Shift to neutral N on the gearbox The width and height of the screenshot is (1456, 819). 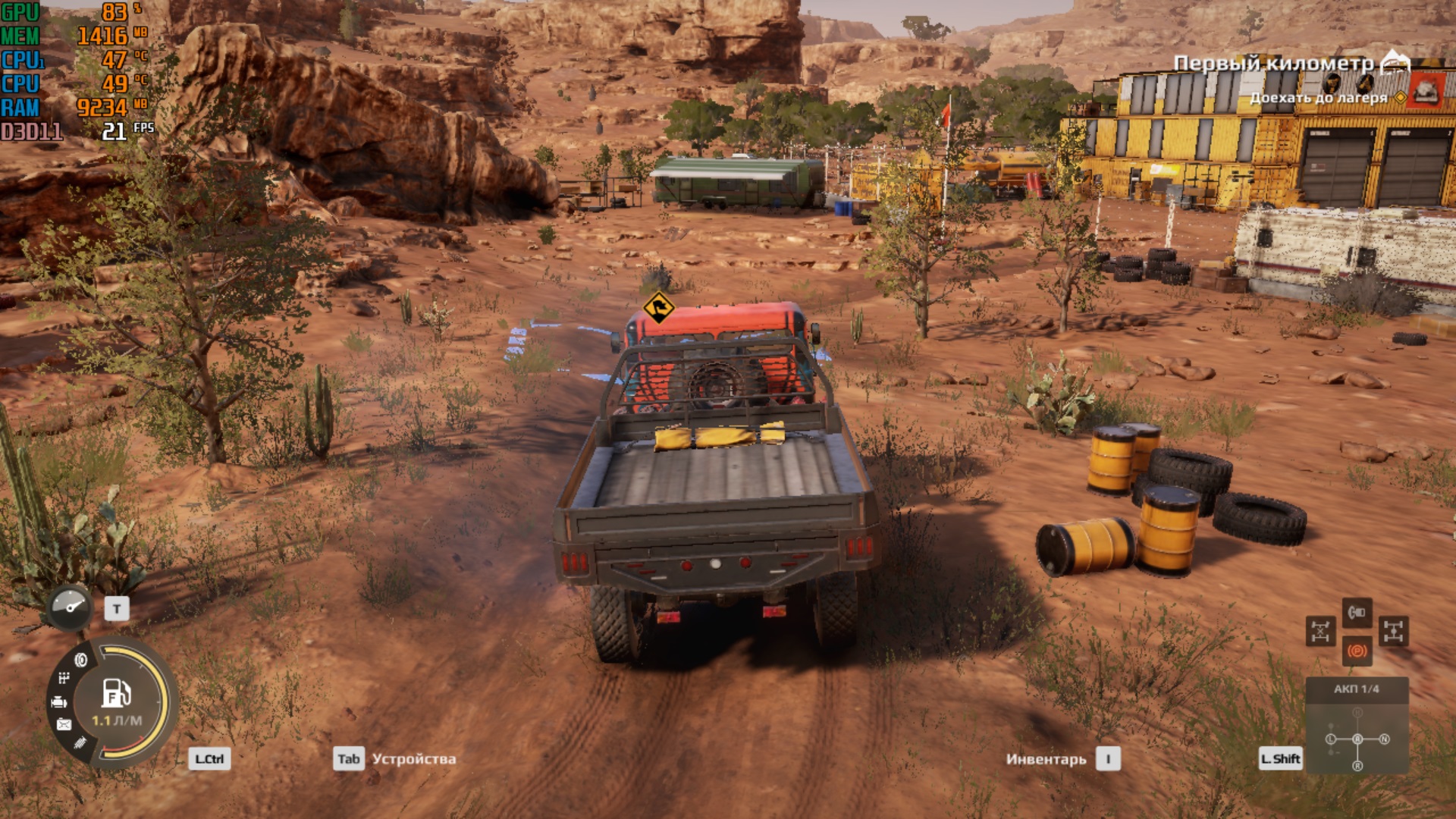[1385, 739]
